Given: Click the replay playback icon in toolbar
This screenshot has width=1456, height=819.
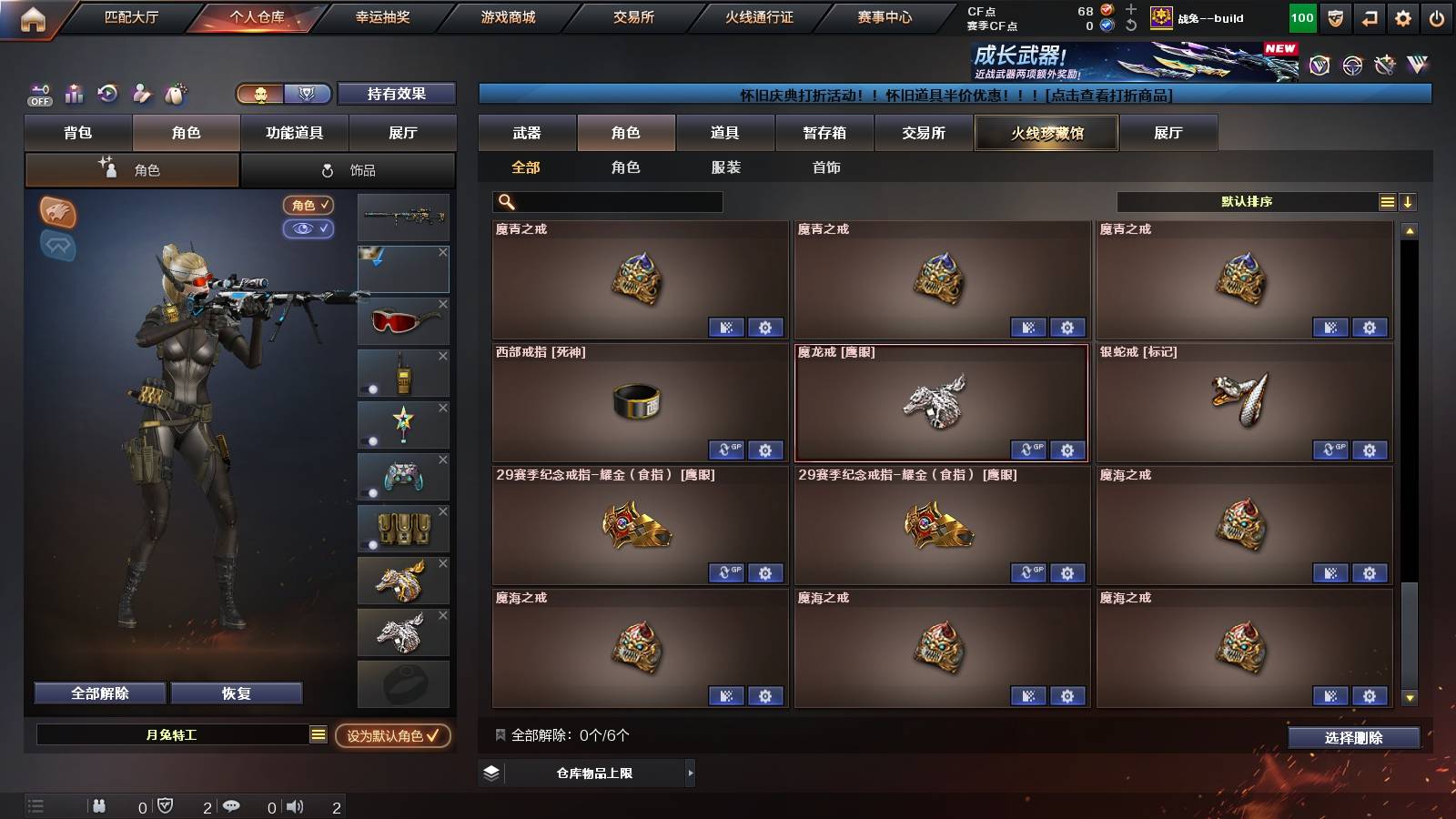Looking at the screenshot, I should click(x=107, y=94).
